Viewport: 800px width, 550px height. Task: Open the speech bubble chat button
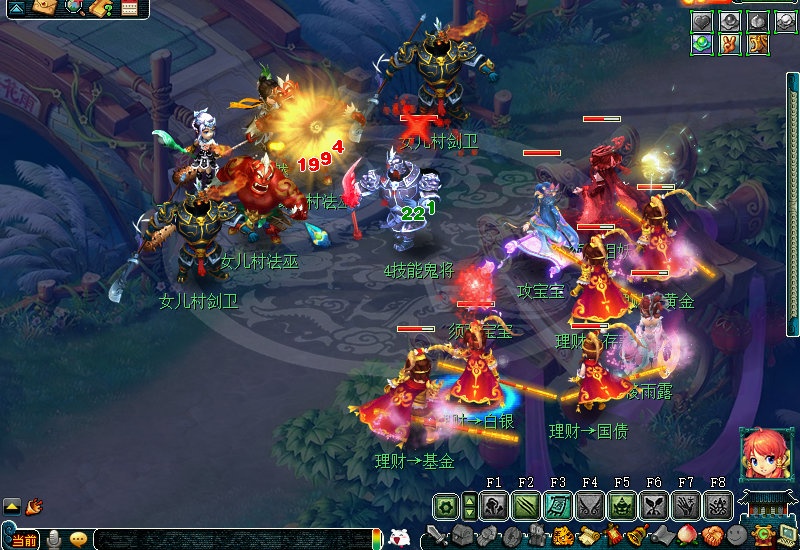pyautogui.click(x=77, y=541)
